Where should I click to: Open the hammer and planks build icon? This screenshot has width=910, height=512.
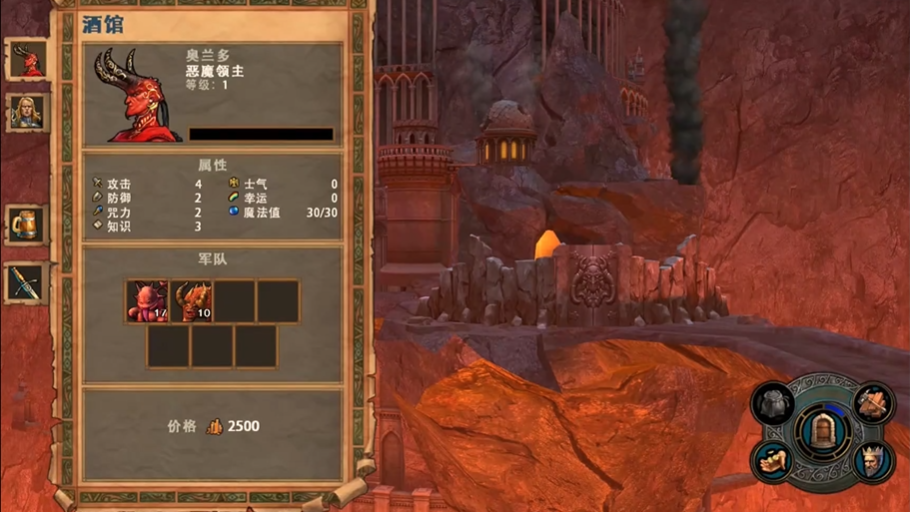tap(874, 402)
